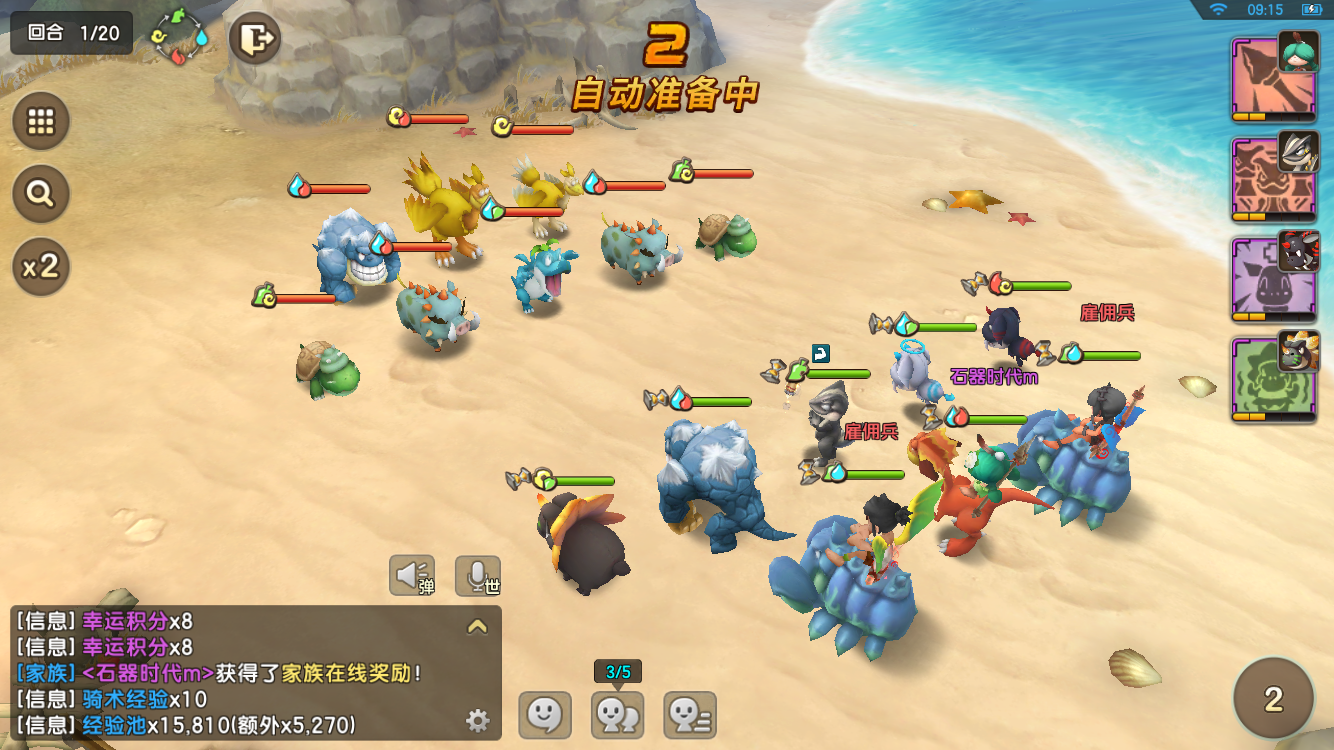Click the round countdown button showing 2
Screen dimensions: 1334x750
click(x=1273, y=698)
